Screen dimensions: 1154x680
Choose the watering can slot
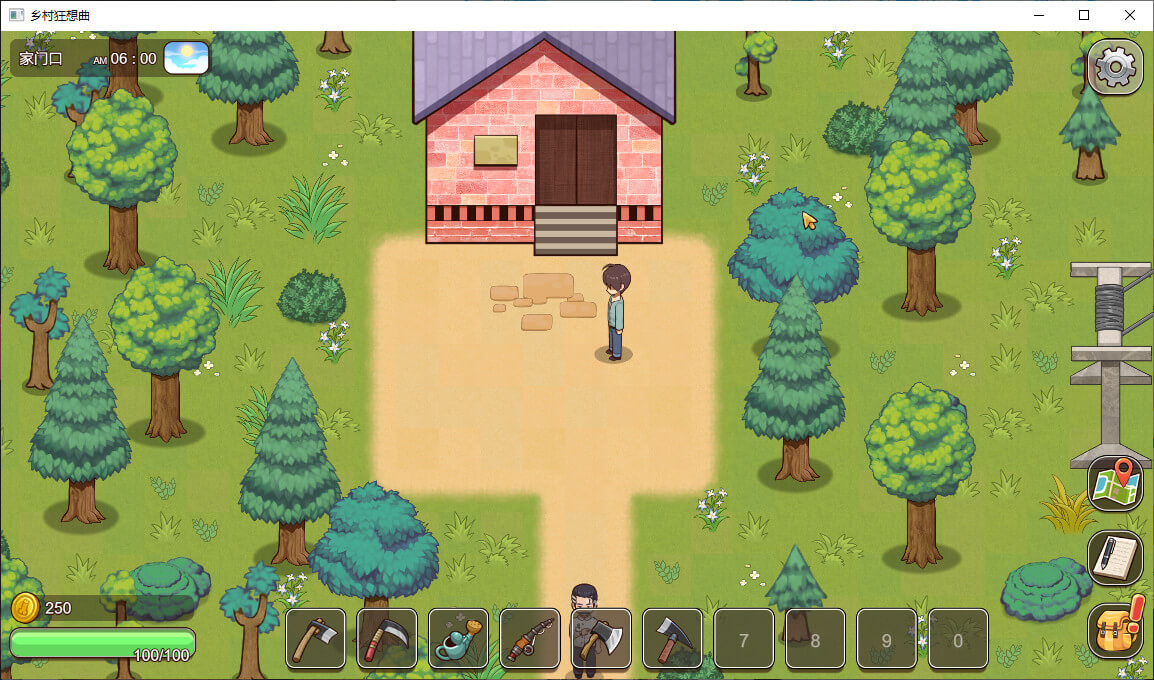[x=459, y=638]
